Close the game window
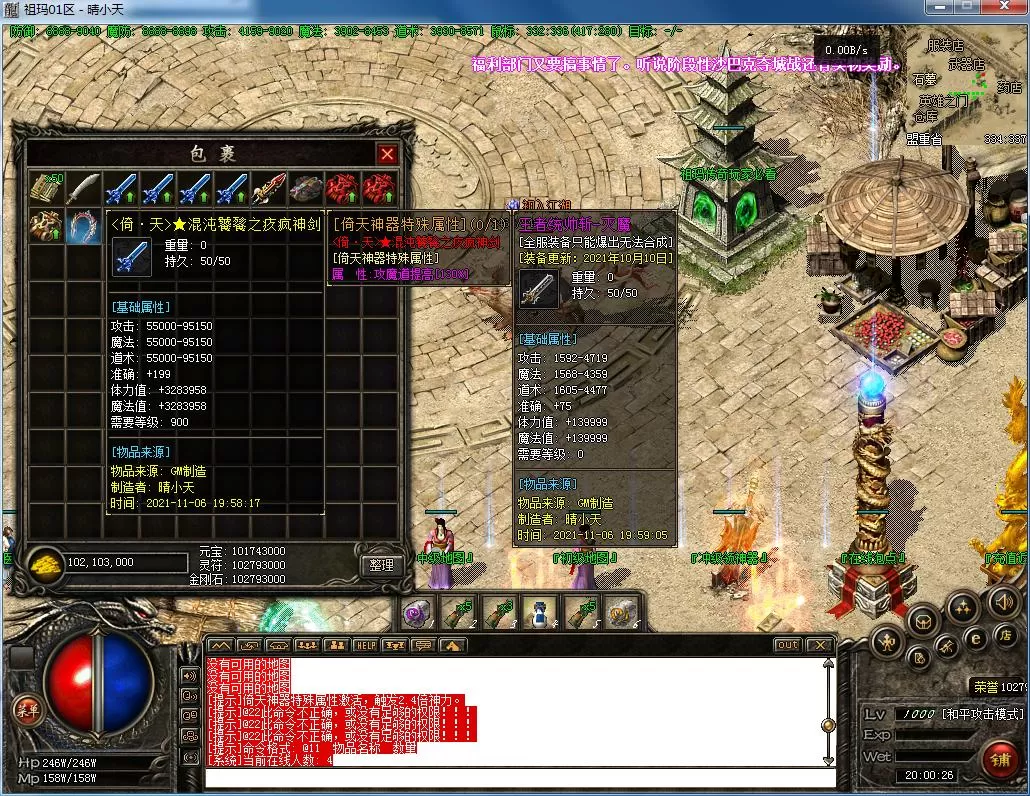This screenshot has height=796, width=1030. [x=1003, y=8]
